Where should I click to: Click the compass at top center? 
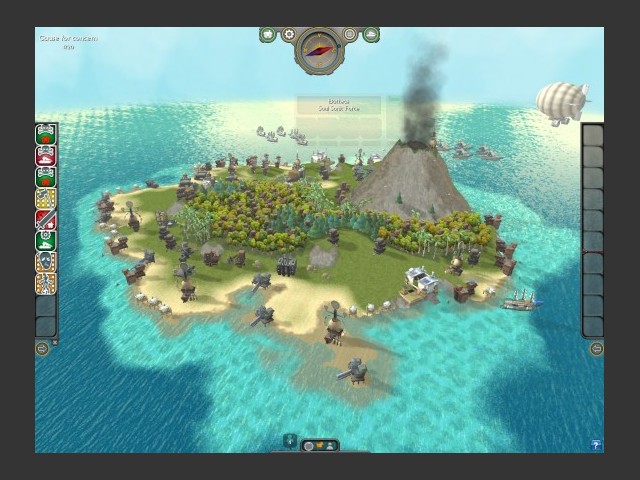click(x=320, y=48)
